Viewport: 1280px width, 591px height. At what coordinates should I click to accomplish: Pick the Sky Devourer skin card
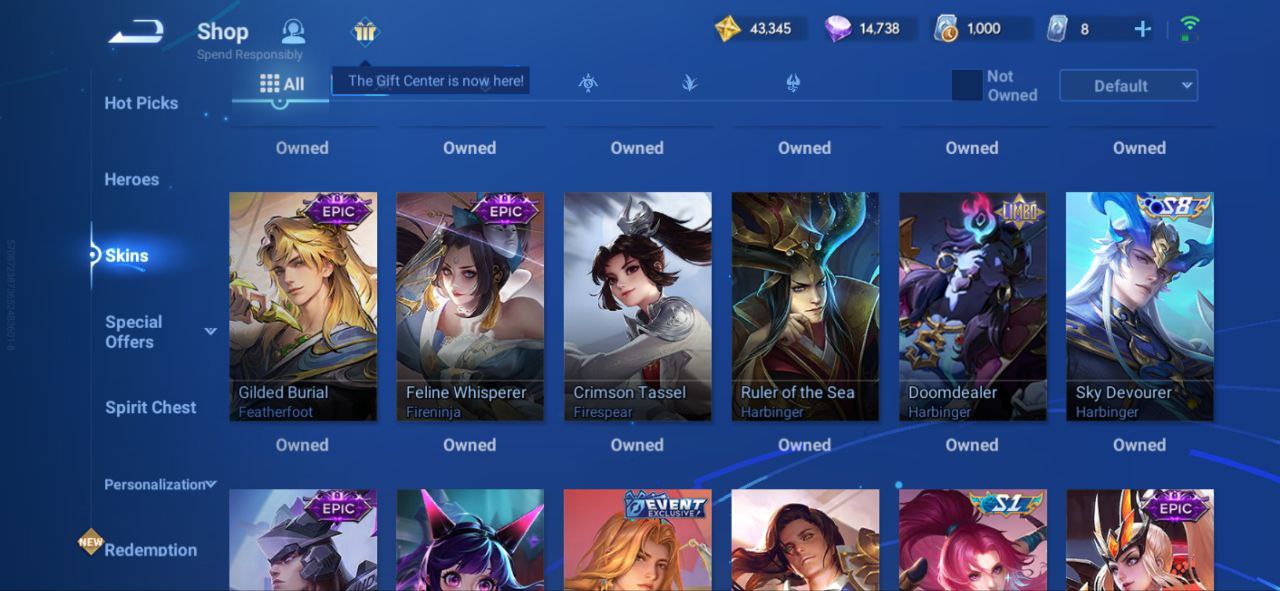(1140, 306)
